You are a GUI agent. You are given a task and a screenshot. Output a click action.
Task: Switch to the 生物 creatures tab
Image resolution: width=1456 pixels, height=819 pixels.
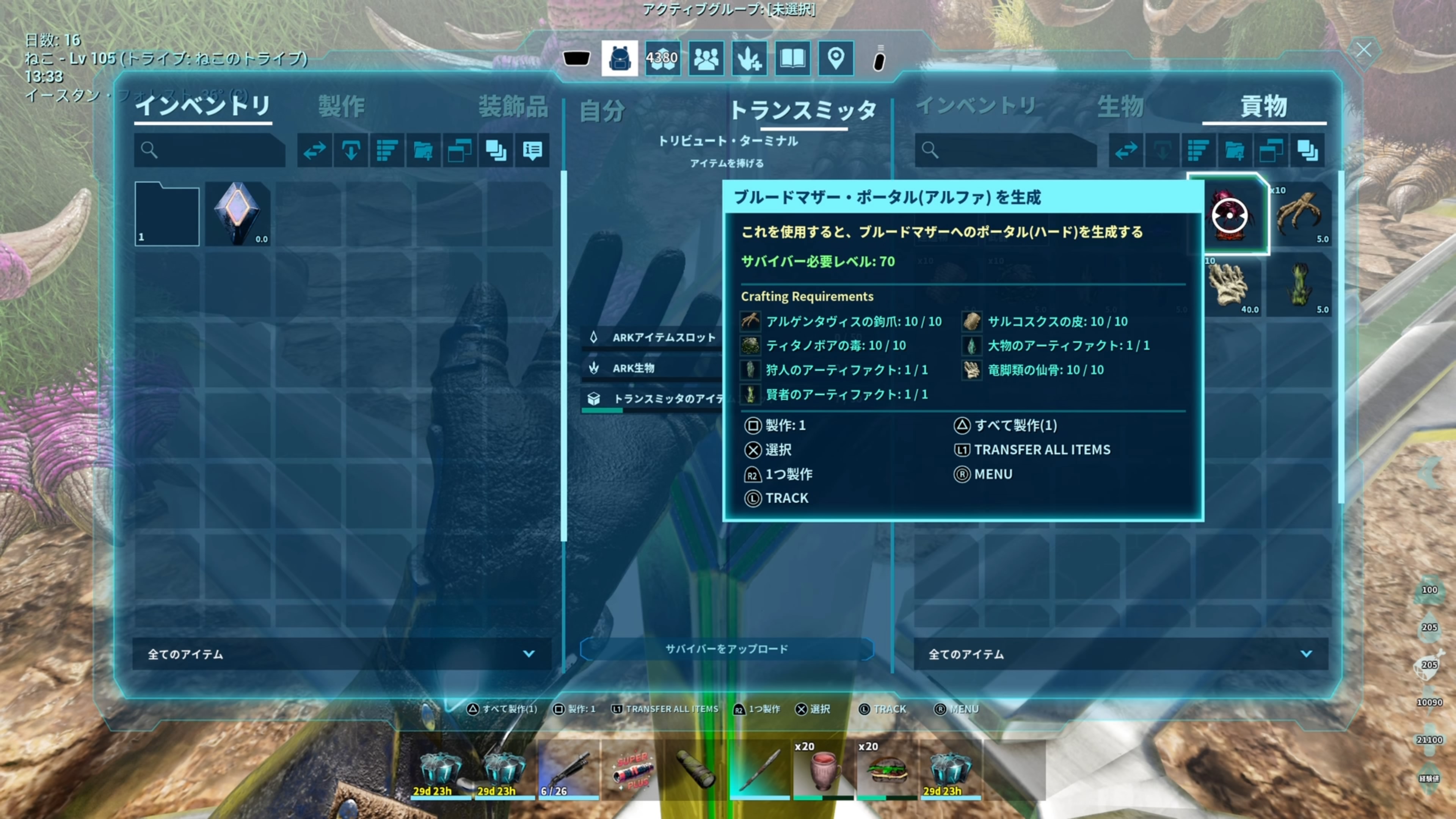pos(1120,106)
